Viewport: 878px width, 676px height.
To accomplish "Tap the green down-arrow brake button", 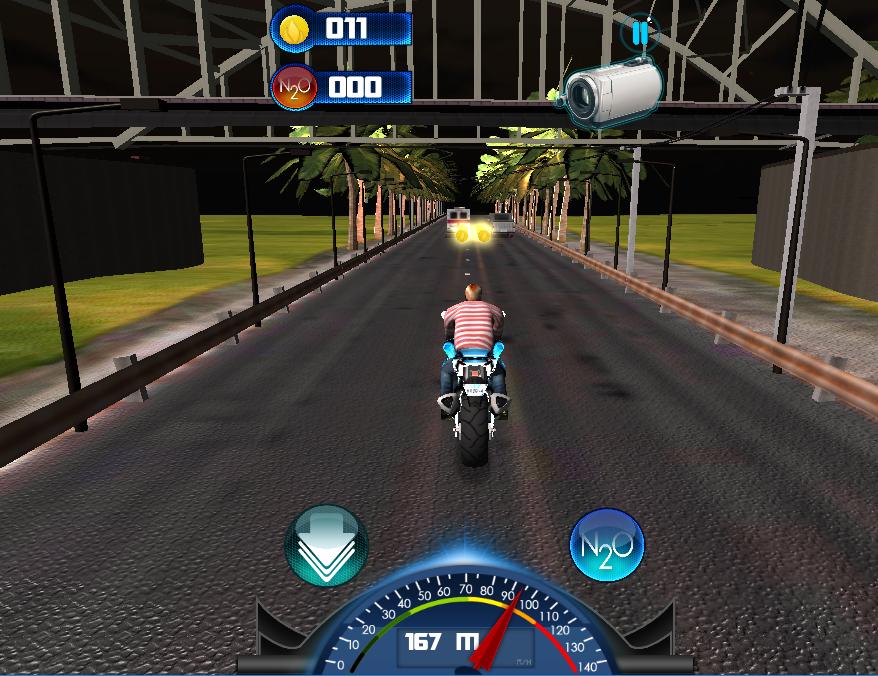I will pos(326,546).
